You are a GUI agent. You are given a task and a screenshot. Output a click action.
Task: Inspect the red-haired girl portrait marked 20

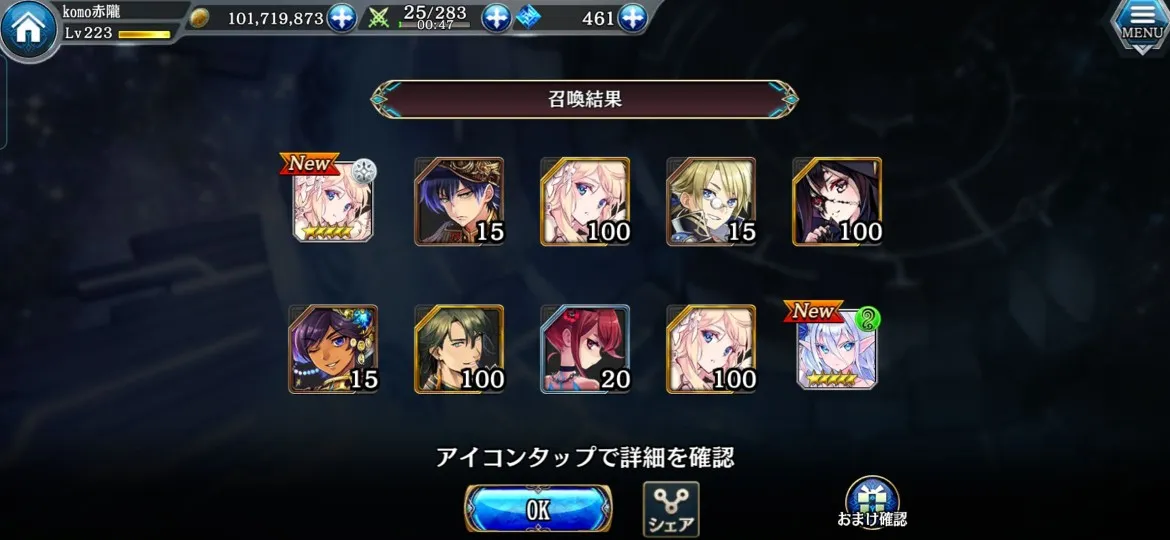click(585, 349)
